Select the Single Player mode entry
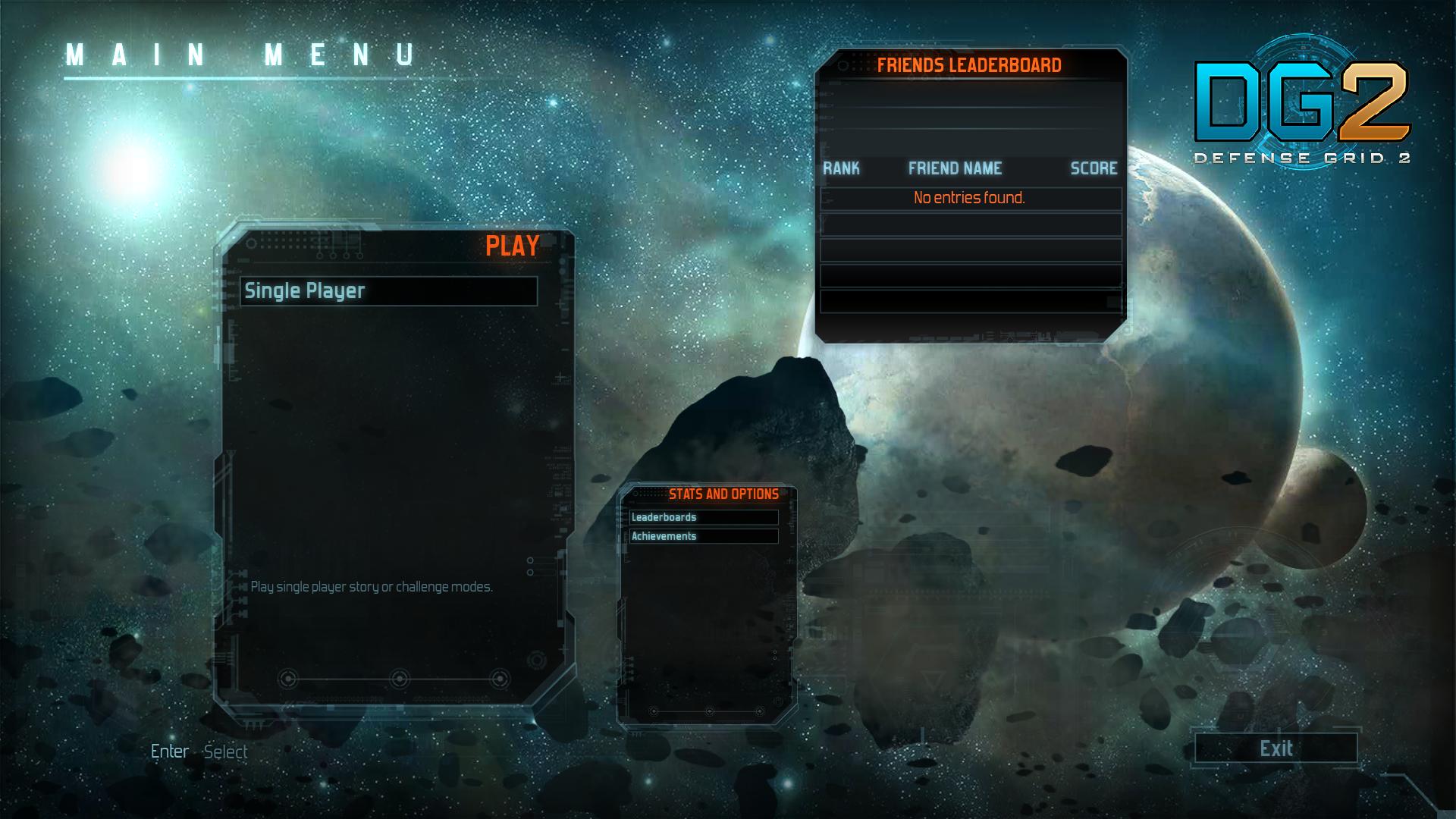Image resolution: width=1456 pixels, height=819 pixels. (391, 290)
